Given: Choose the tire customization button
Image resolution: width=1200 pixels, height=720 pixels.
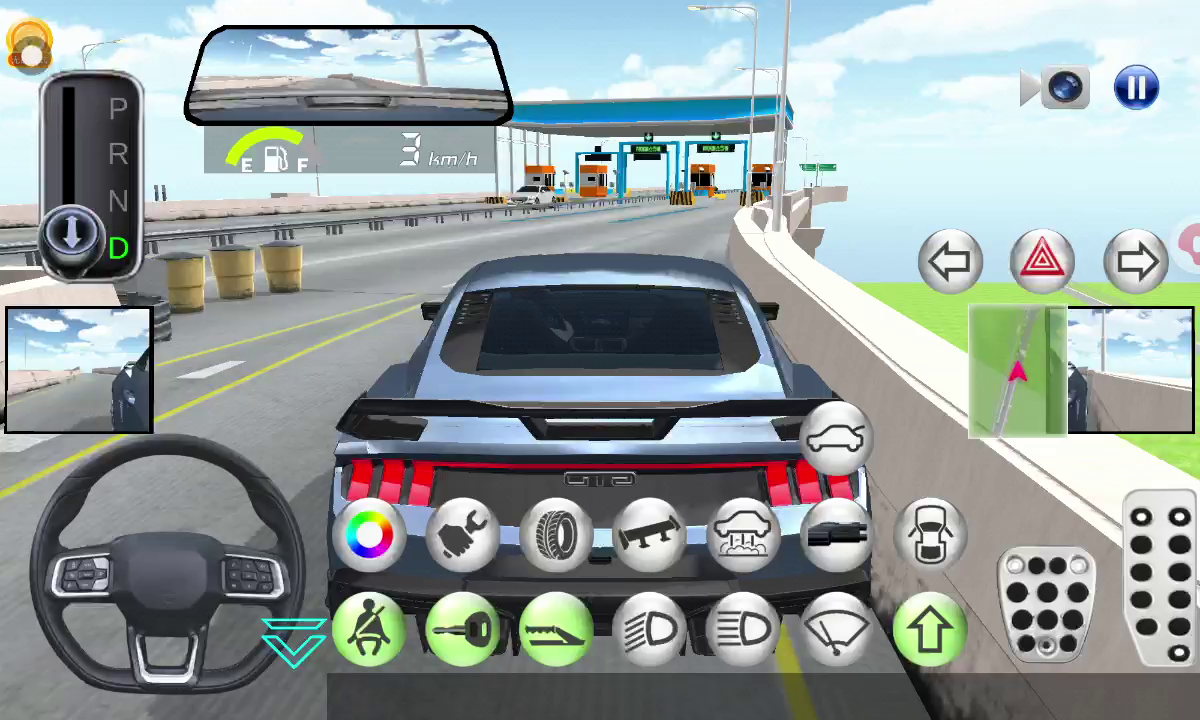Looking at the screenshot, I should point(556,536).
